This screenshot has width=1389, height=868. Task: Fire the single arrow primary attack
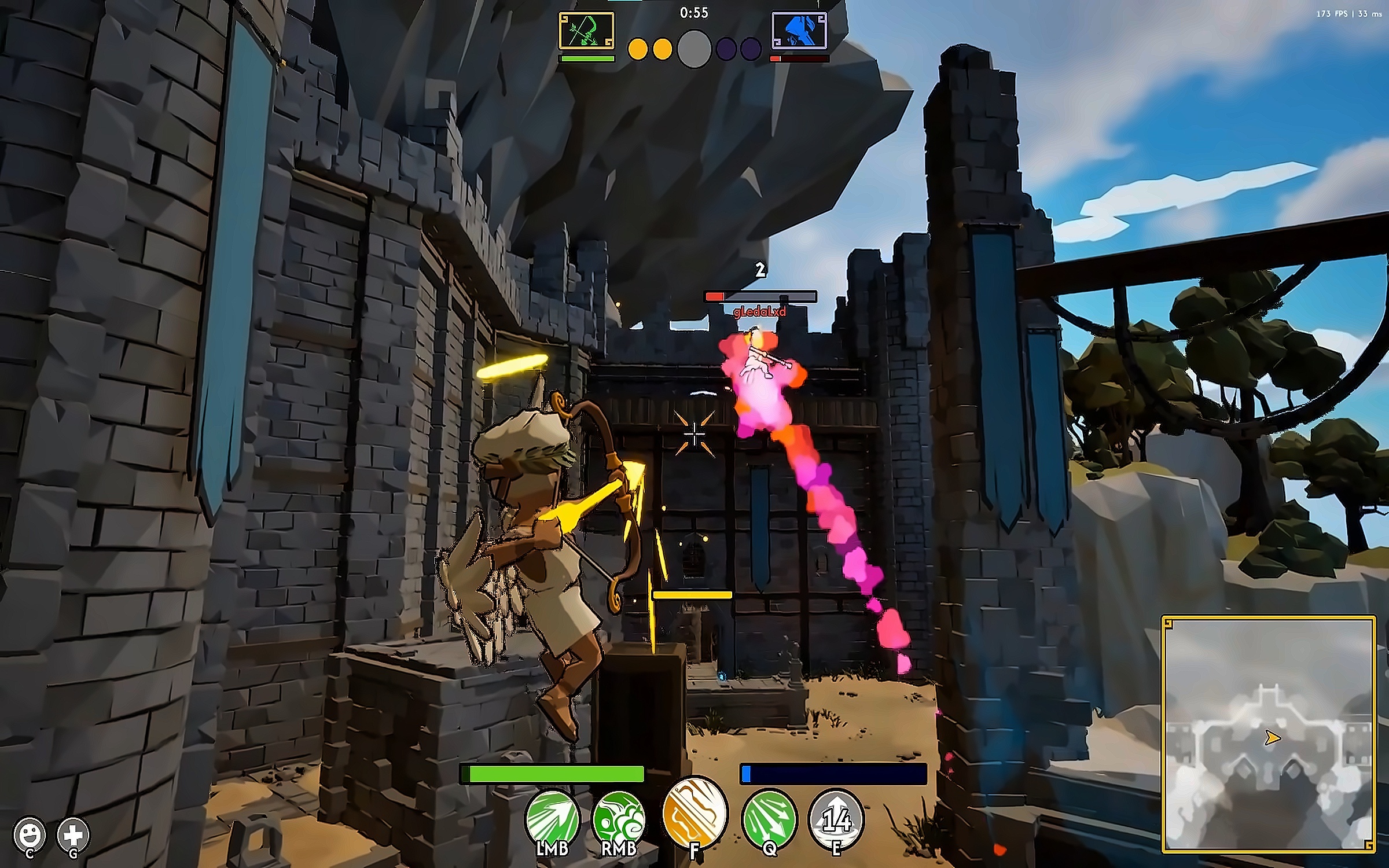(552, 819)
